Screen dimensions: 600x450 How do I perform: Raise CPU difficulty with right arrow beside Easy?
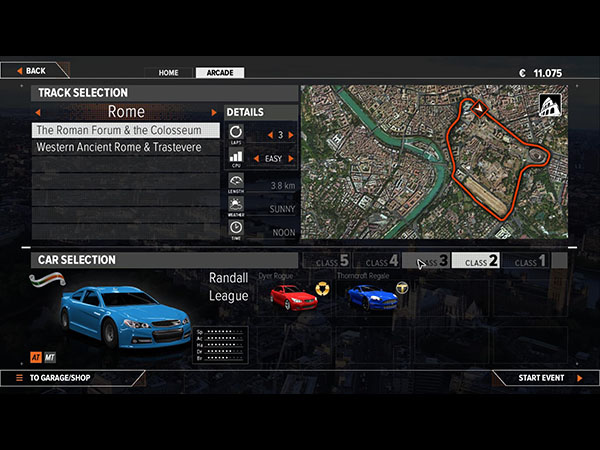(292, 158)
